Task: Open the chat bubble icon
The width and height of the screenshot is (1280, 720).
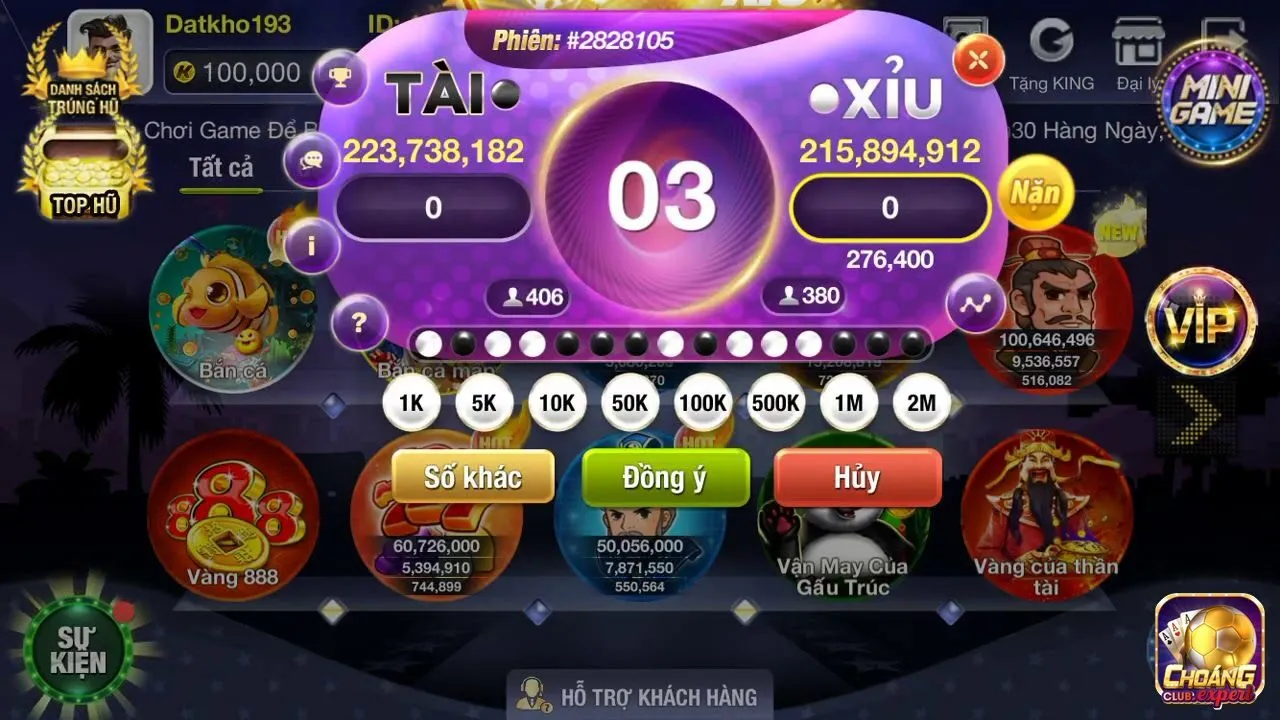Action: (311, 160)
